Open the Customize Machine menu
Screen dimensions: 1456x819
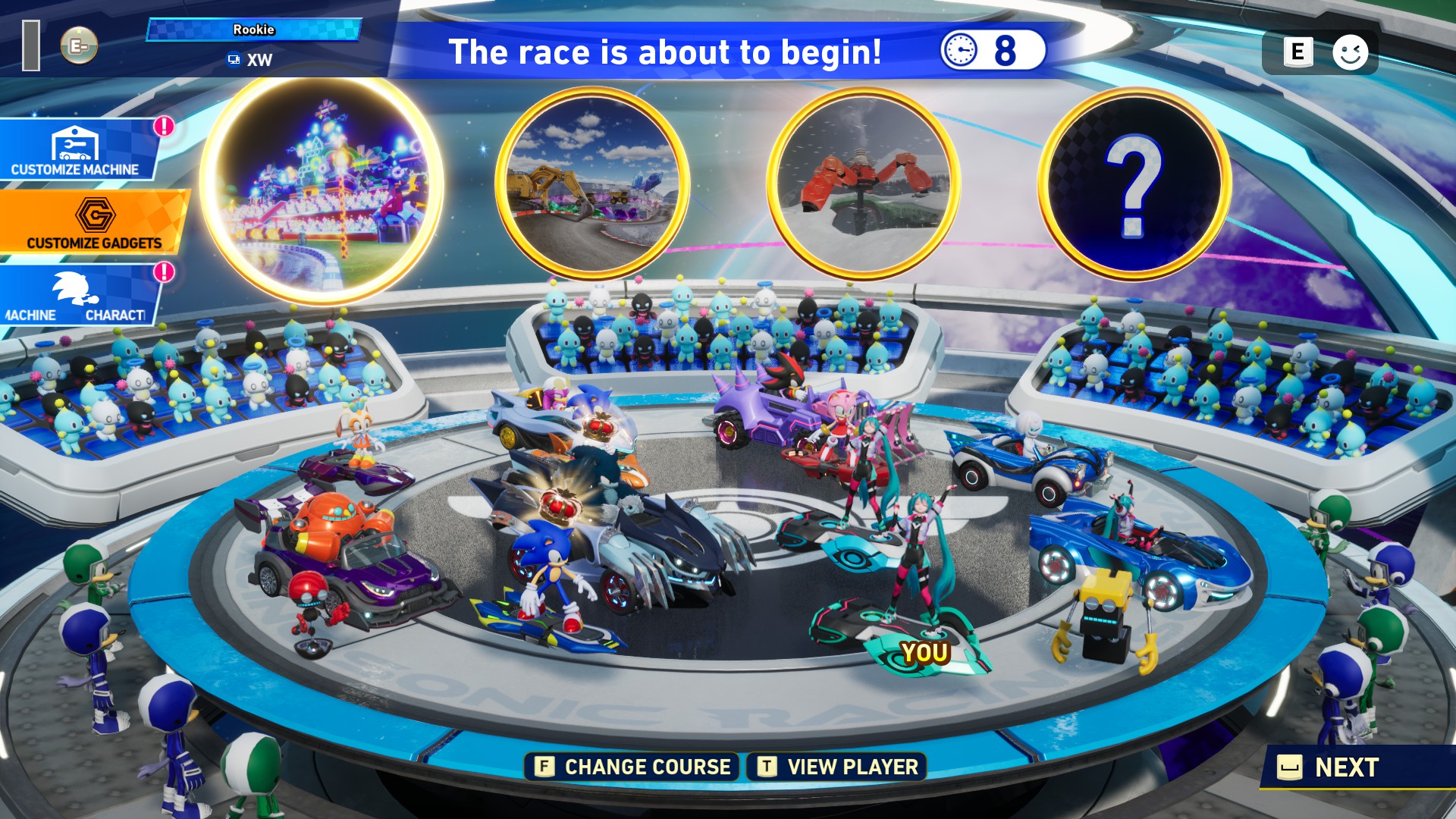click(x=76, y=149)
